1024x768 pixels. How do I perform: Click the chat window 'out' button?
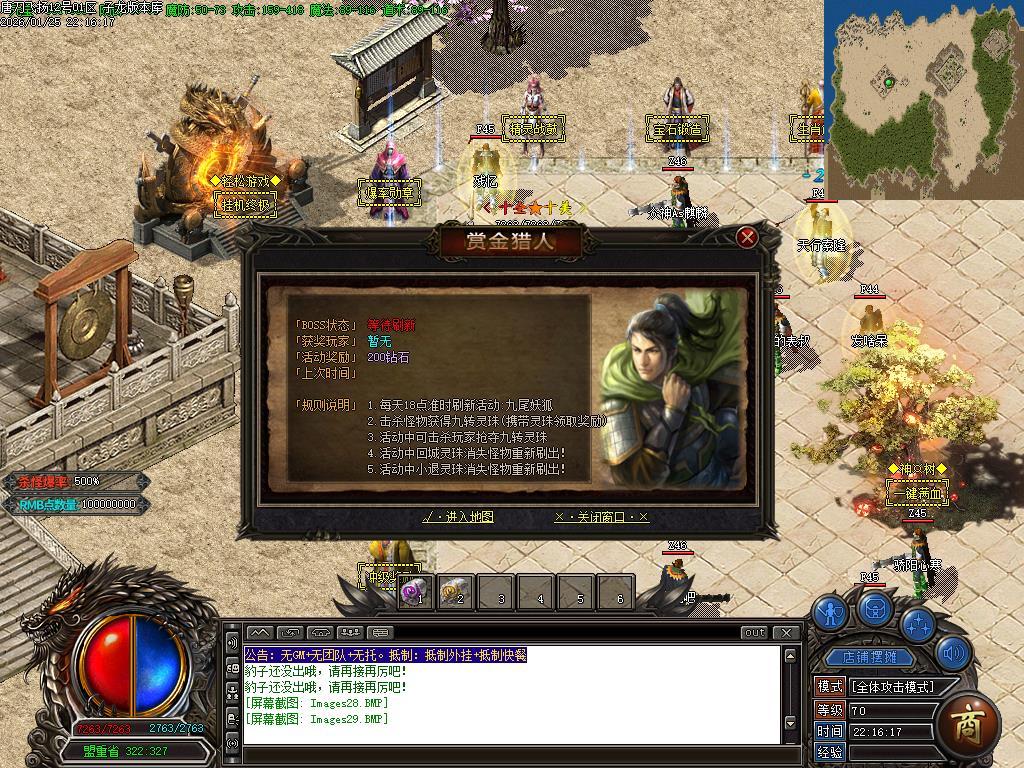coord(754,632)
